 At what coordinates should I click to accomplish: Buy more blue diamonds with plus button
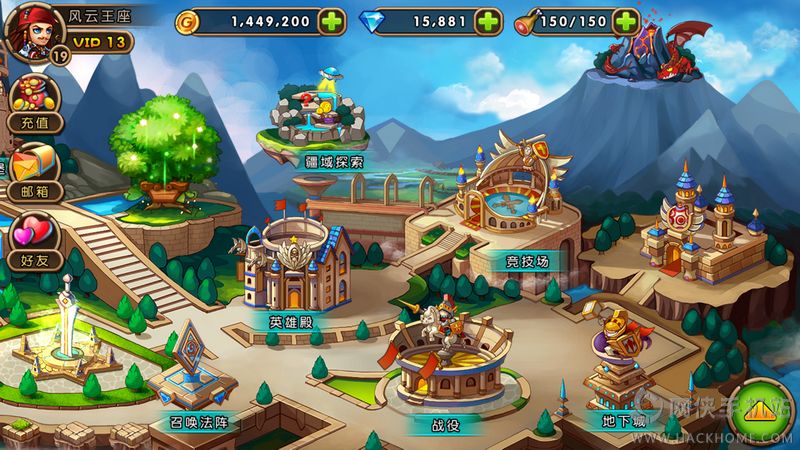(487, 20)
